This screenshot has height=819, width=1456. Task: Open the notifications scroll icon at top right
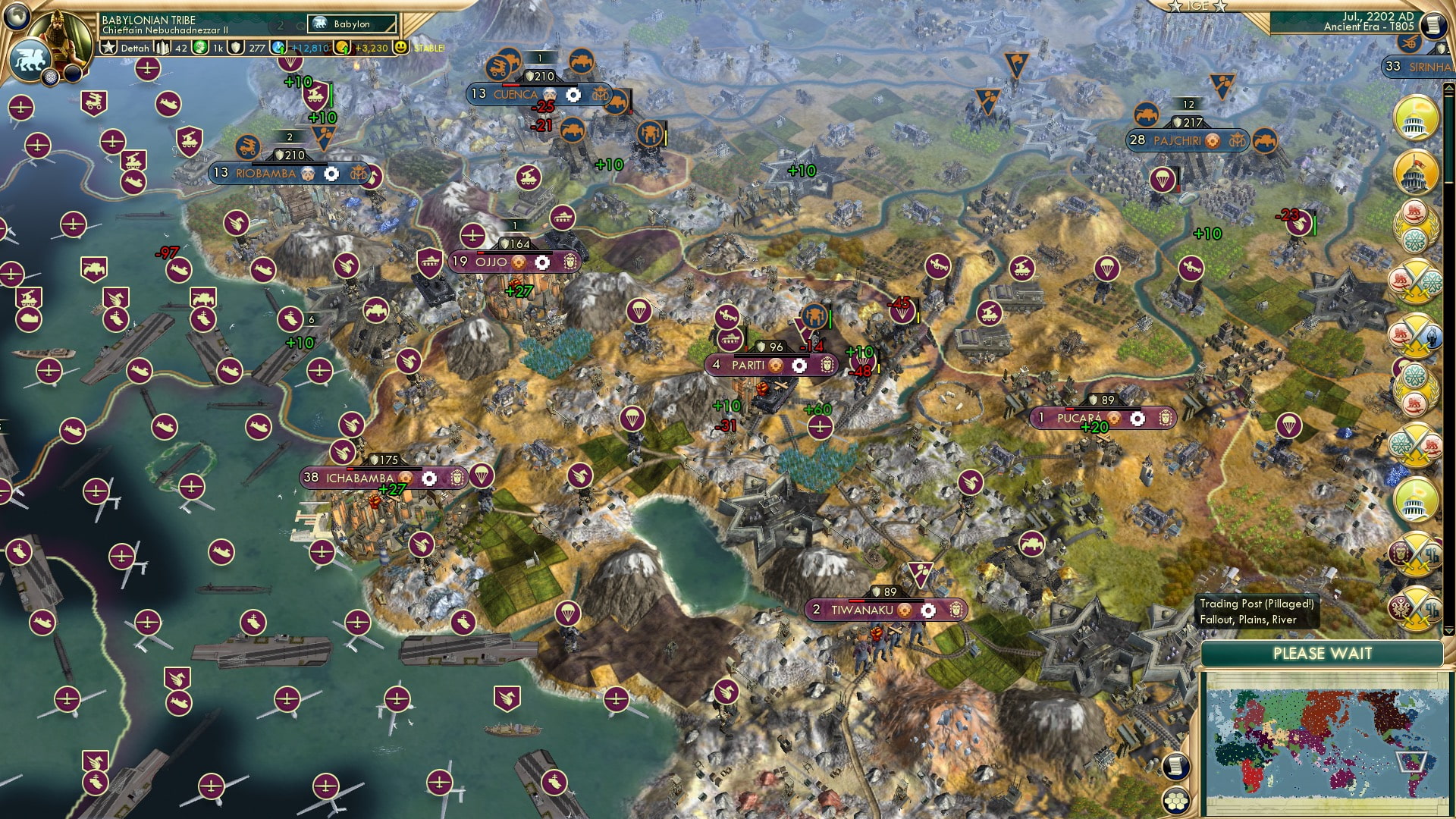tap(1434, 26)
